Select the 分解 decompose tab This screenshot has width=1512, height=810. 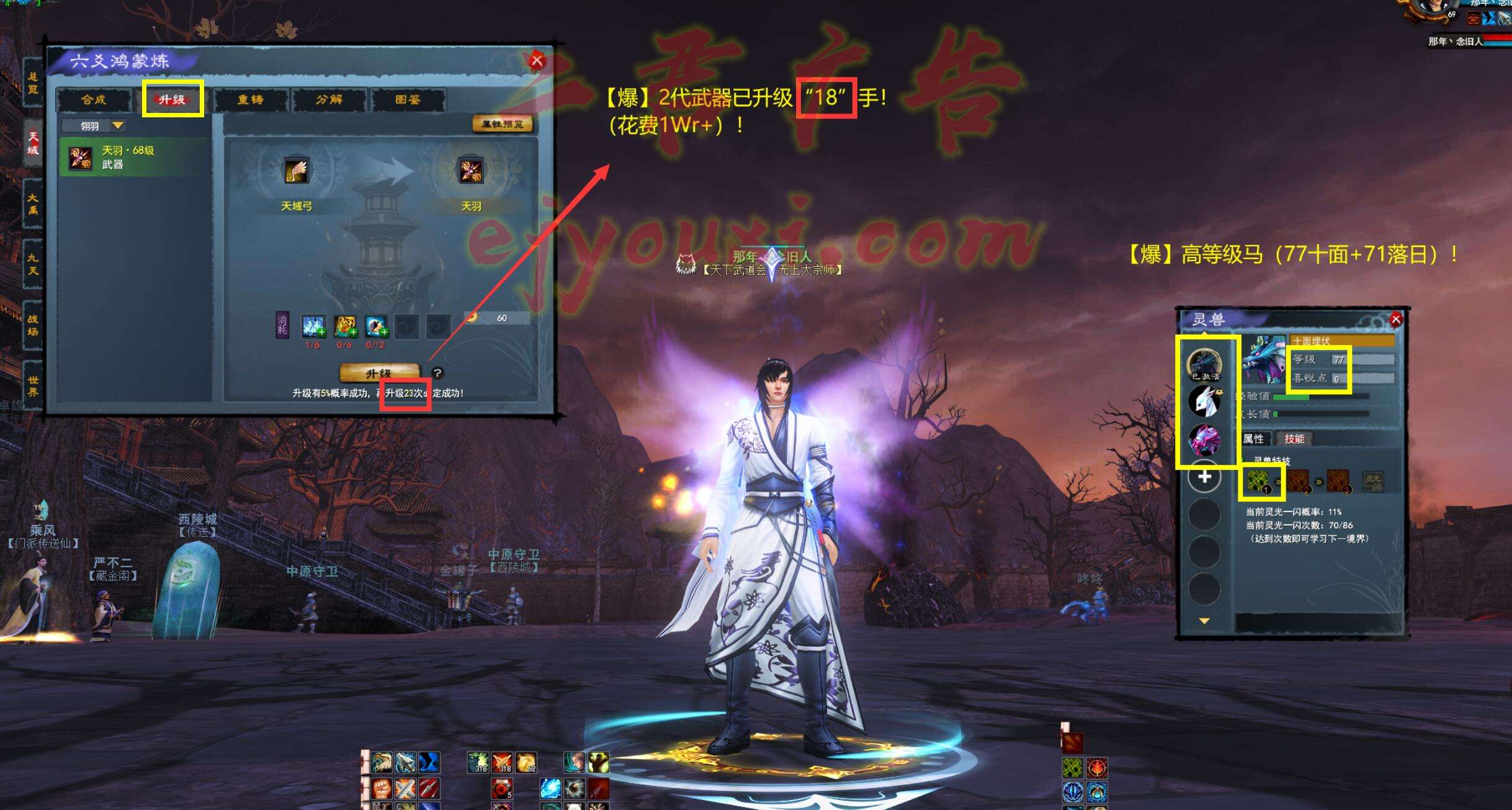pyautogui.click(x=329, y=99)
